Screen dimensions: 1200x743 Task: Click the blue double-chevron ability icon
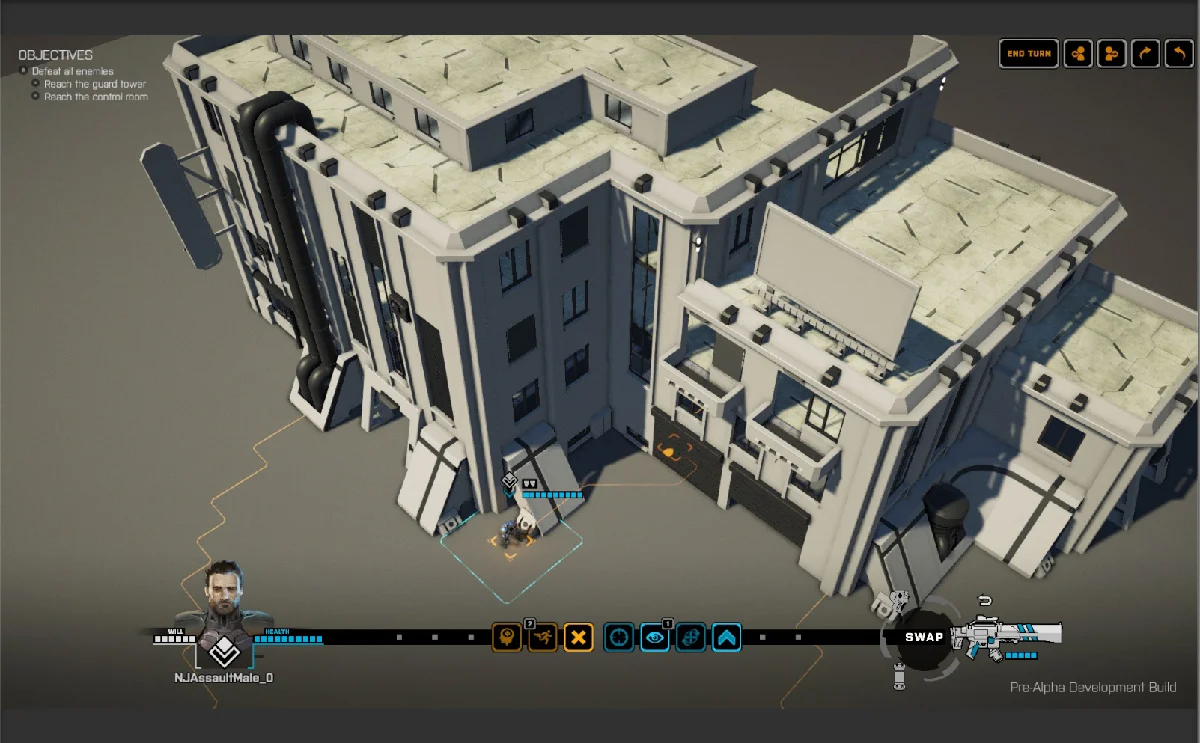coord(727,637)
